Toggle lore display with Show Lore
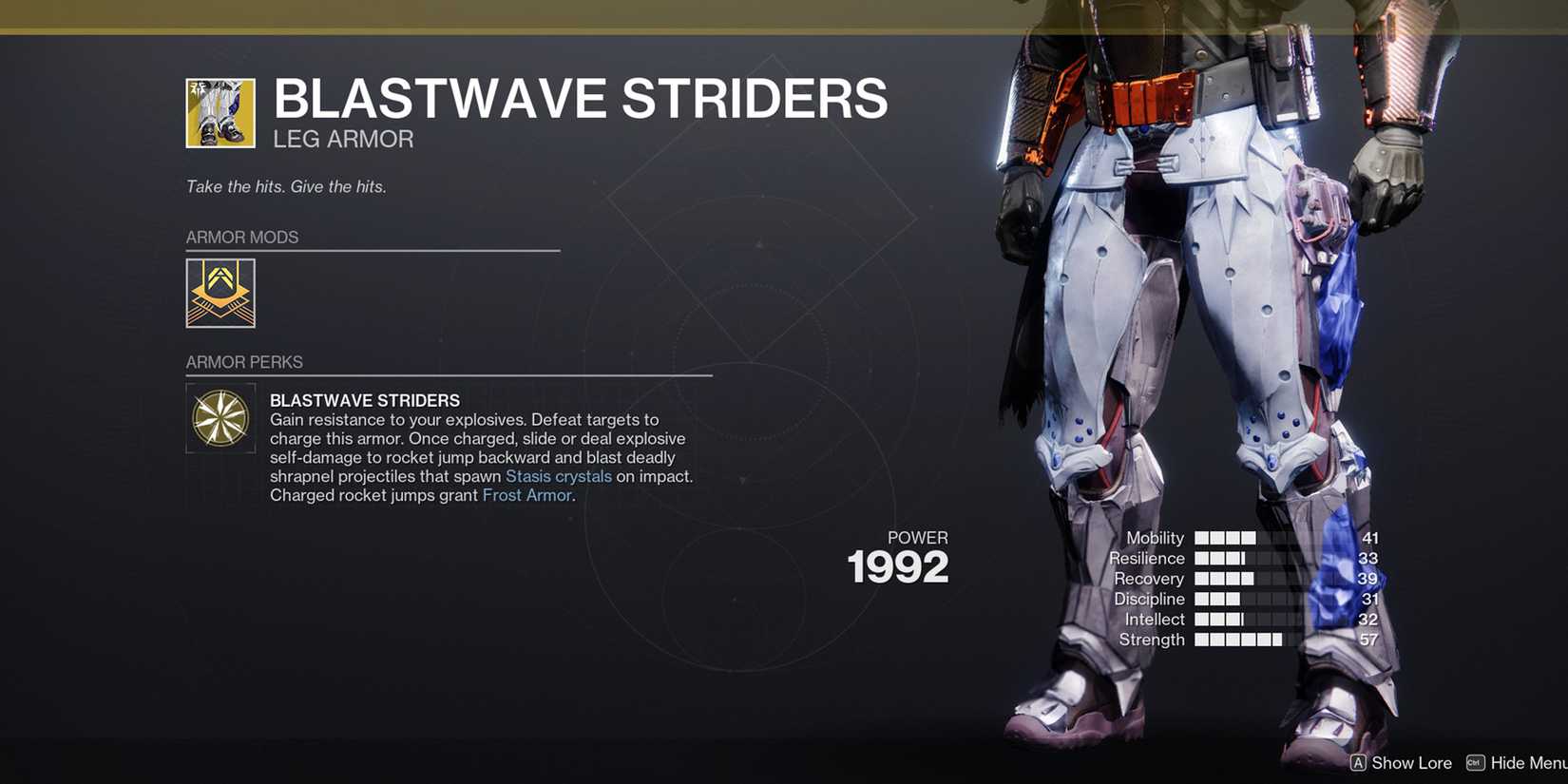 [1411, 763]
